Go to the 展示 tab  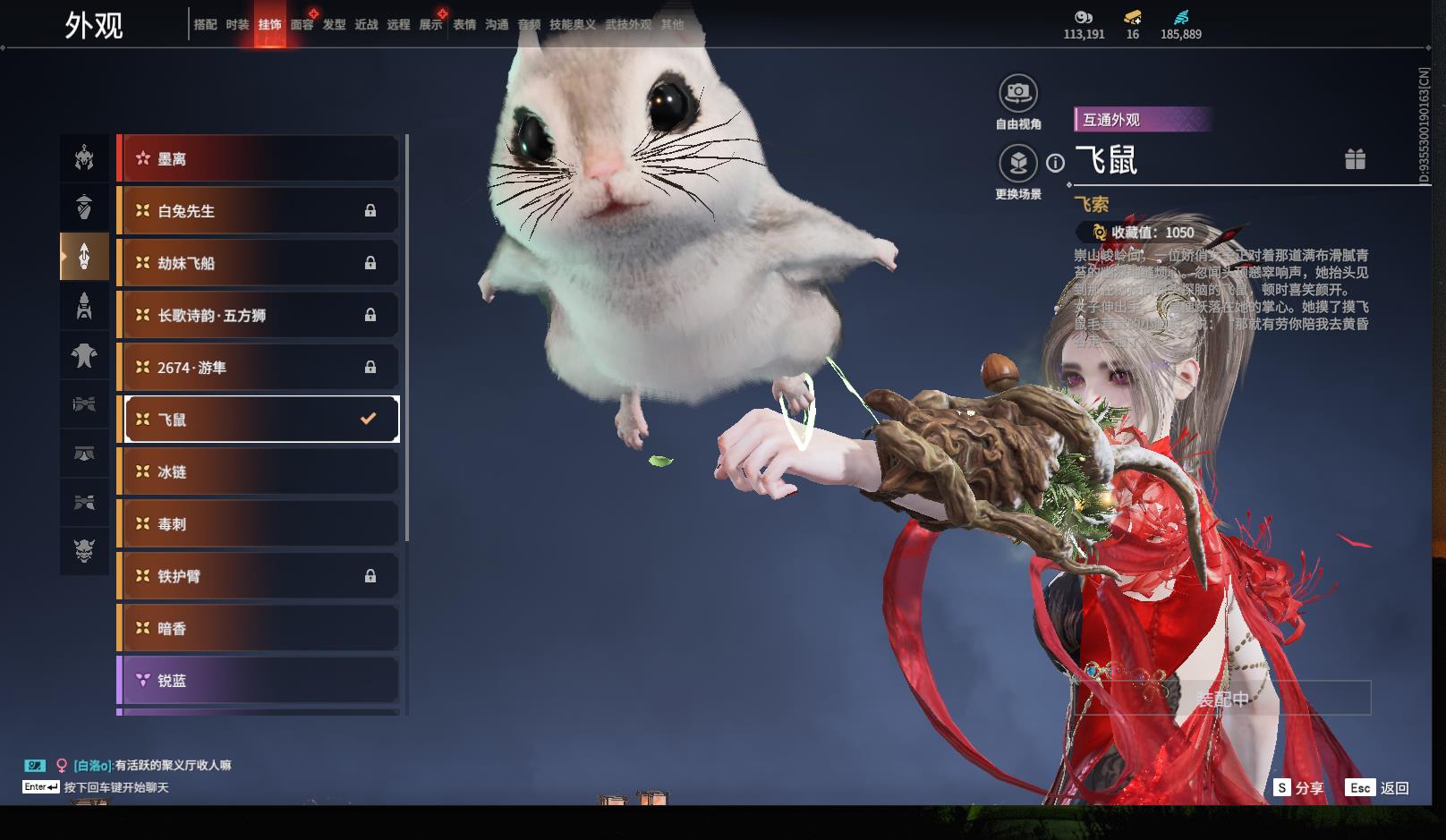pyautogui.click(x=430, y=25)
